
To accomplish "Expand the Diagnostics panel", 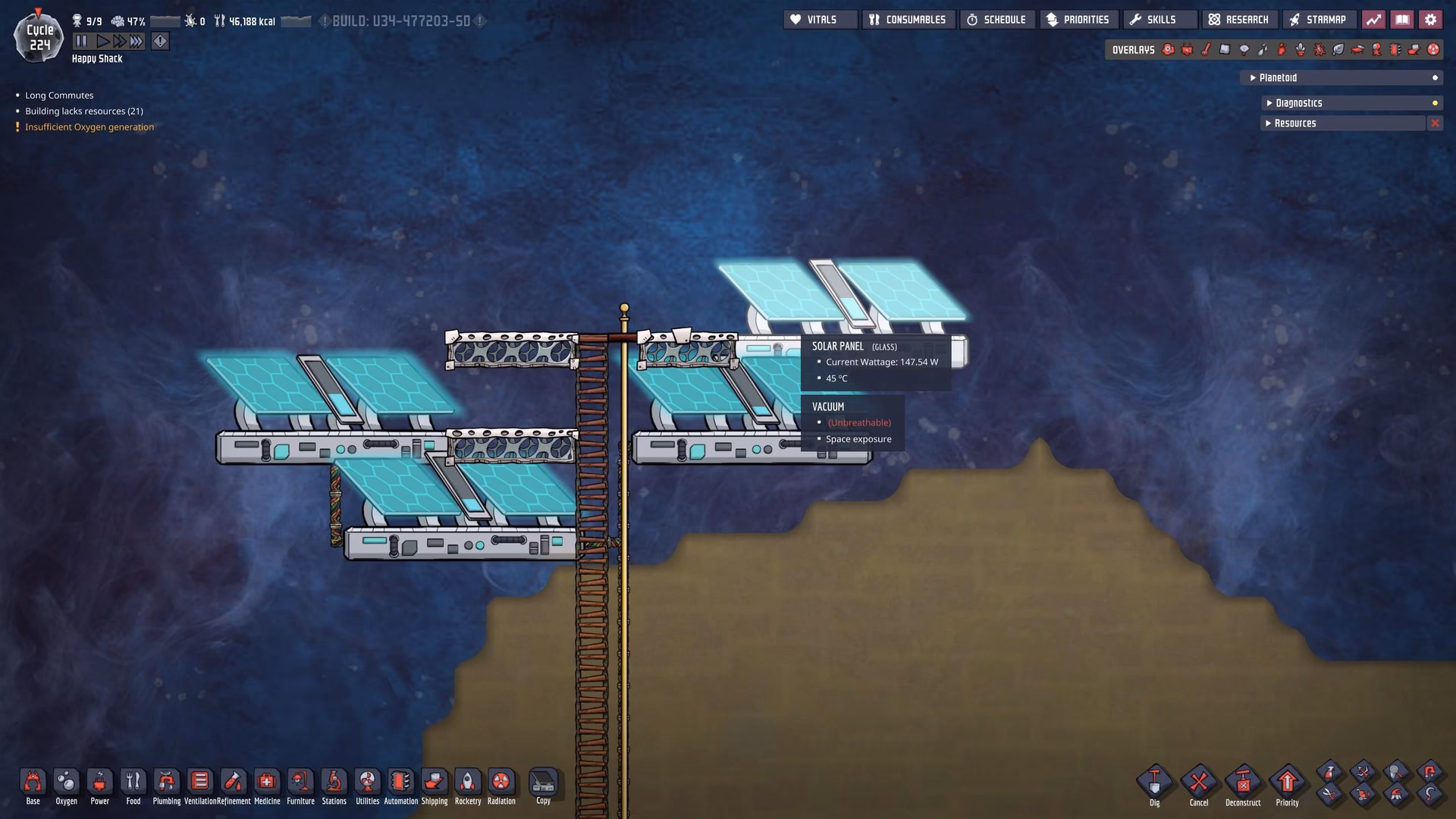I will coord(1350,103).
